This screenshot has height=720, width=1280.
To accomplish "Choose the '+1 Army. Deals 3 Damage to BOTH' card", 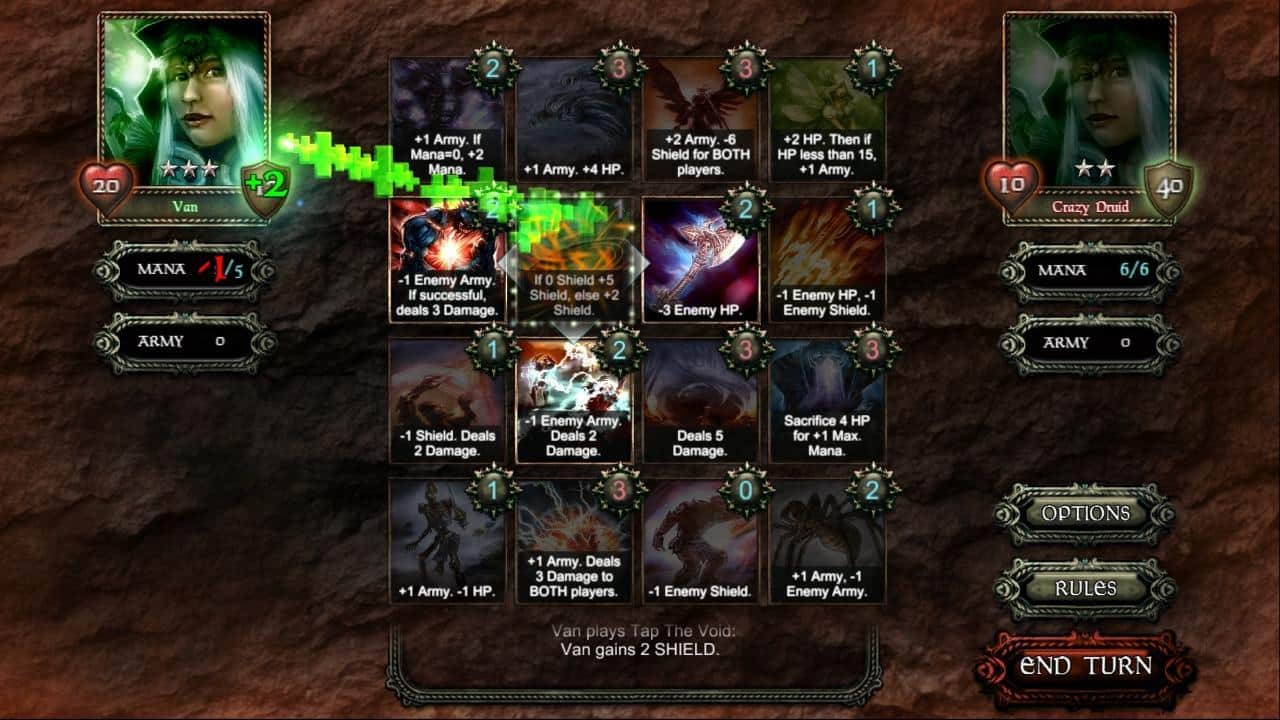I will point(573,540).
